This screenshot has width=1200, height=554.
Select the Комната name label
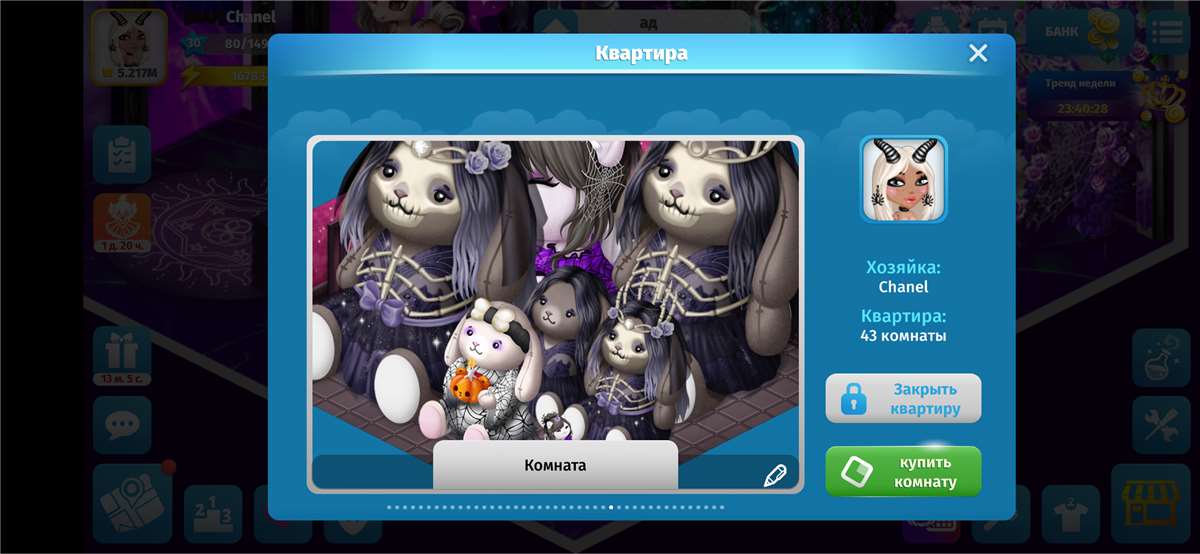[555, 466]
